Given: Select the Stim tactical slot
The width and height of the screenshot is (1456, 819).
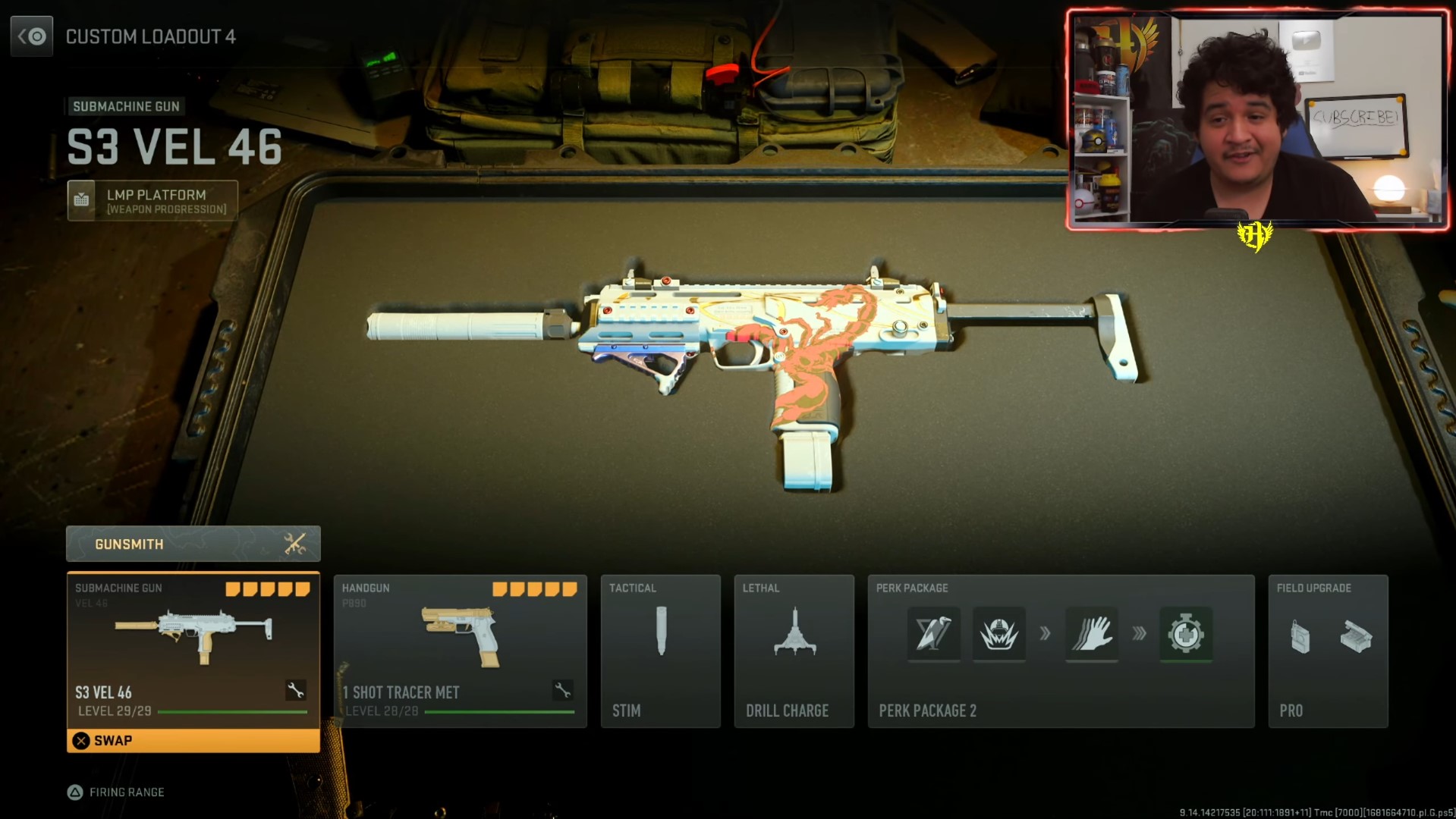Looking at the screenshot, I should 660,652.
